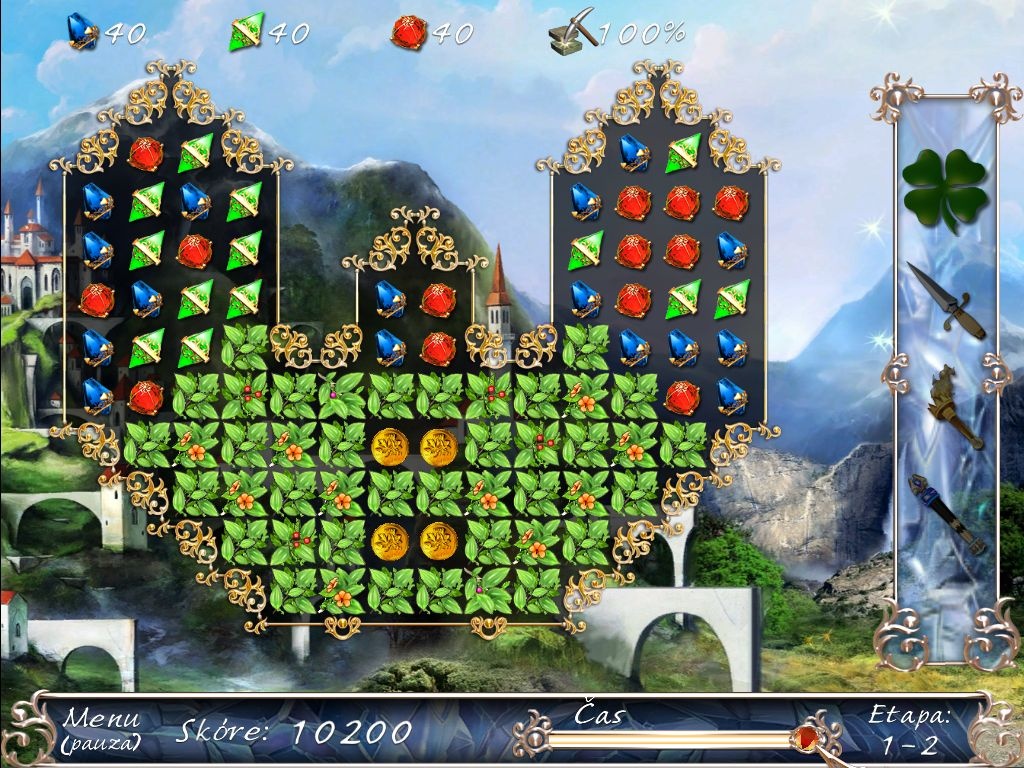
Task: Use the golden torch power-up
Action: (x=944, y=408)
